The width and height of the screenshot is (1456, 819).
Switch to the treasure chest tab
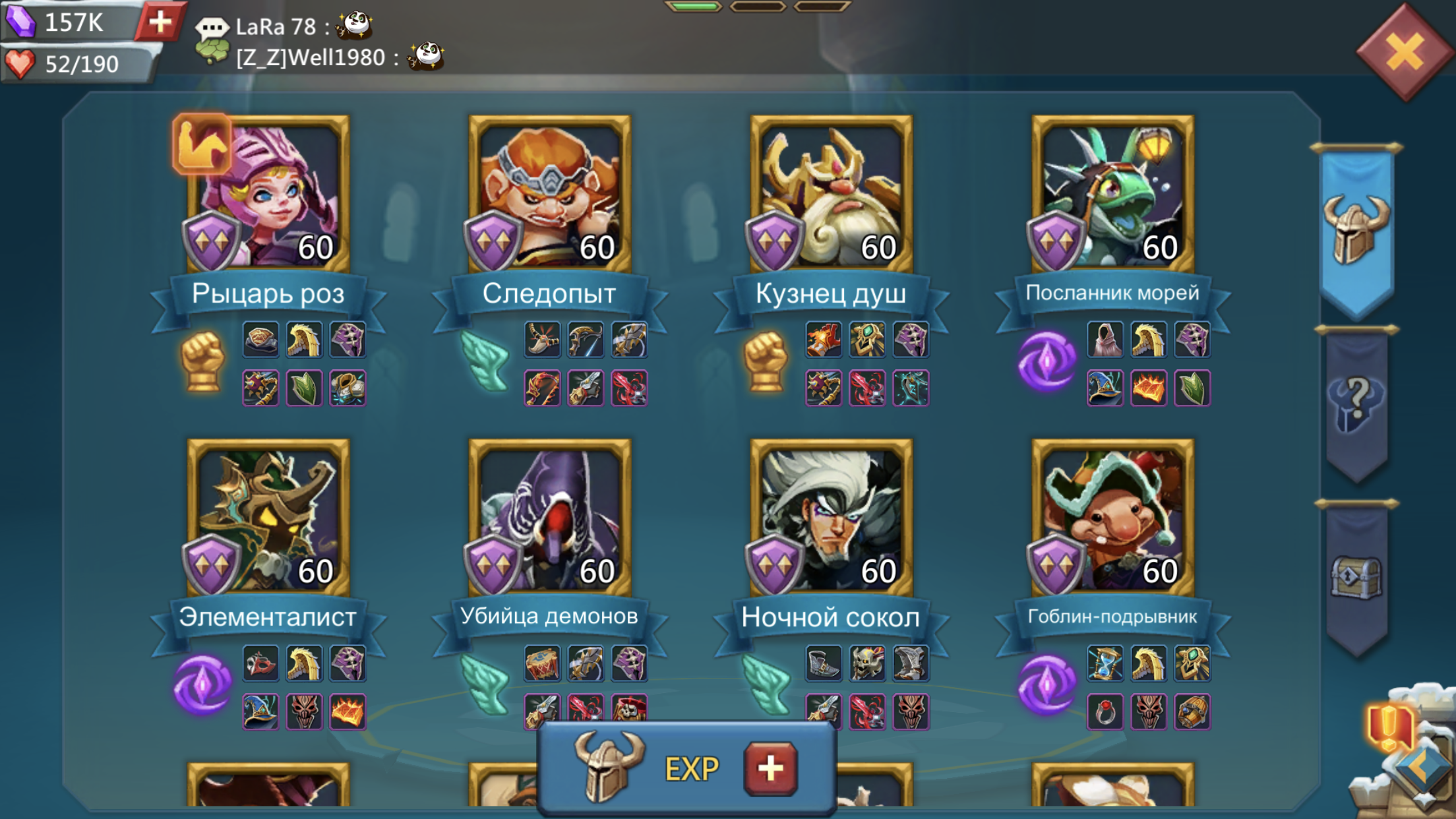pyautogui.click(x=1356, y=578)
